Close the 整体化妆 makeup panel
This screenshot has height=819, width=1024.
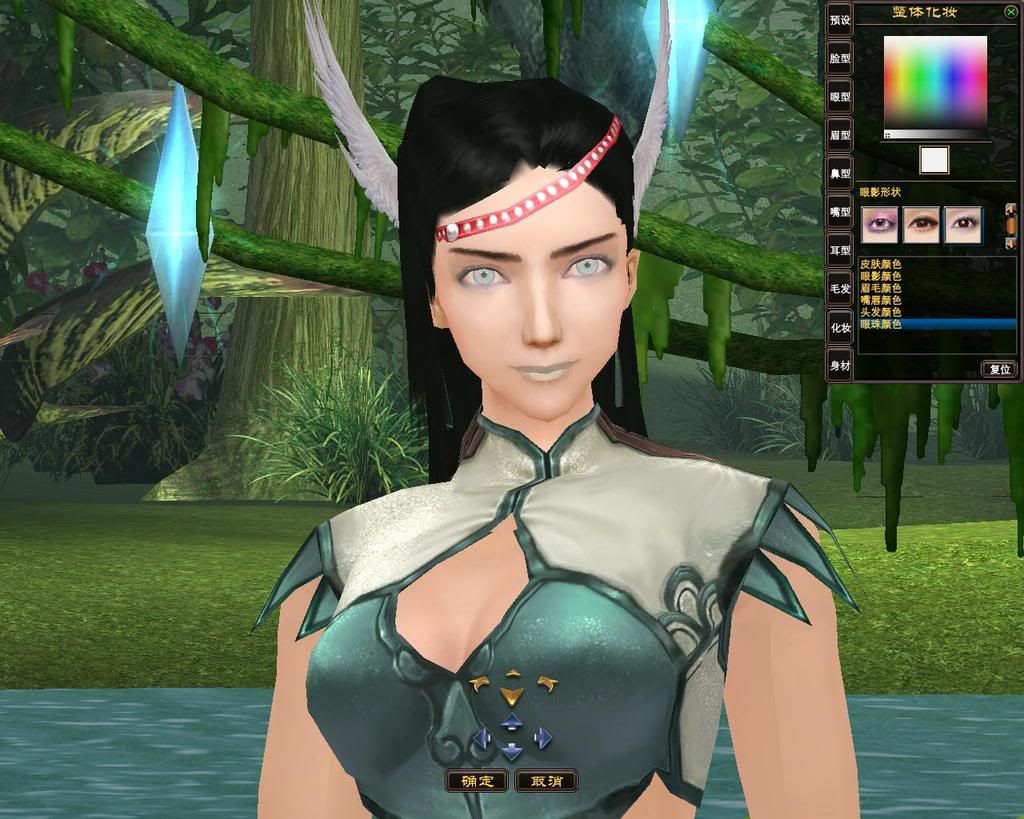(1011, 12)
